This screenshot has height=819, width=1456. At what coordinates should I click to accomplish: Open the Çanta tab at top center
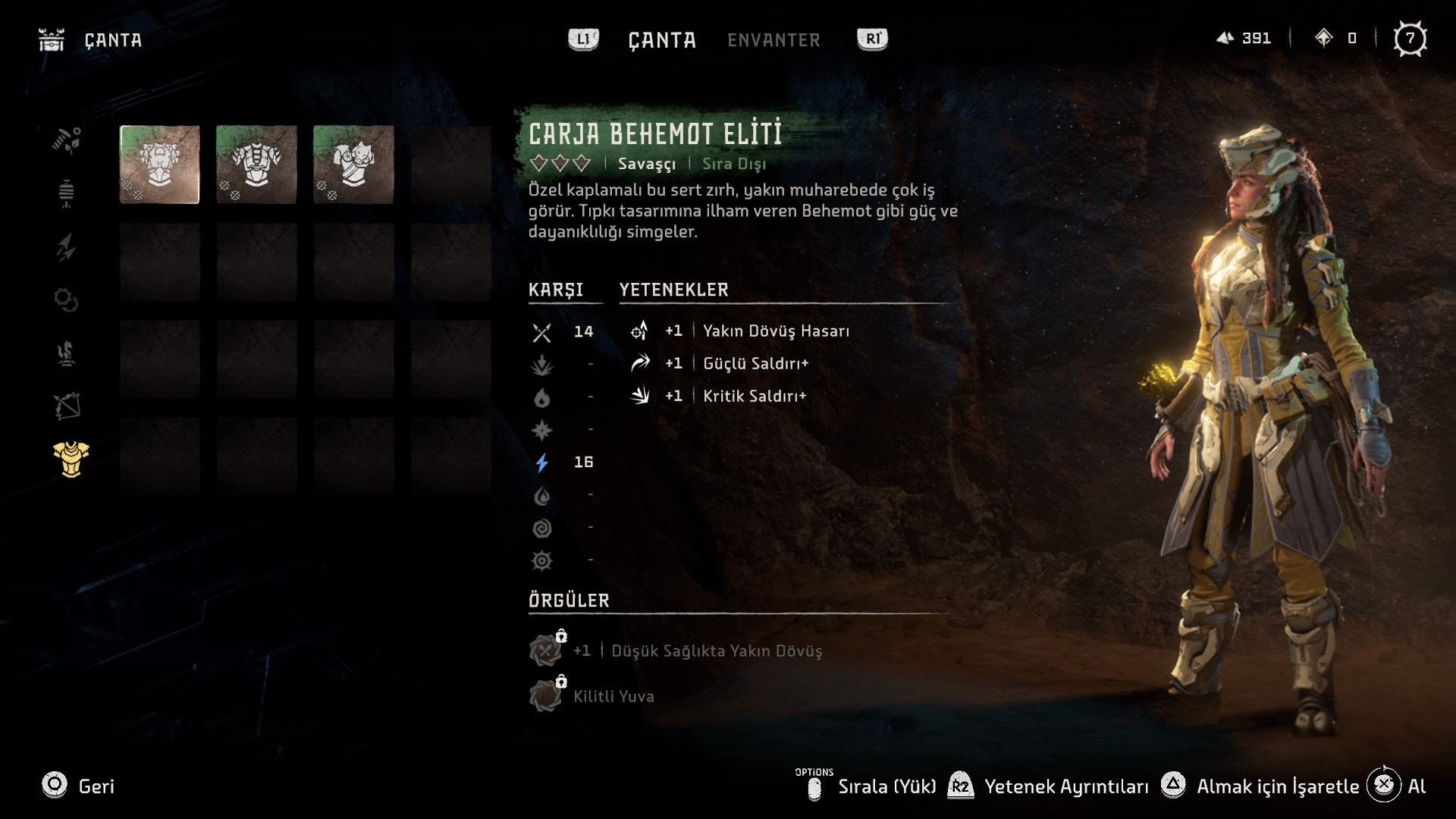pos(662,40)
